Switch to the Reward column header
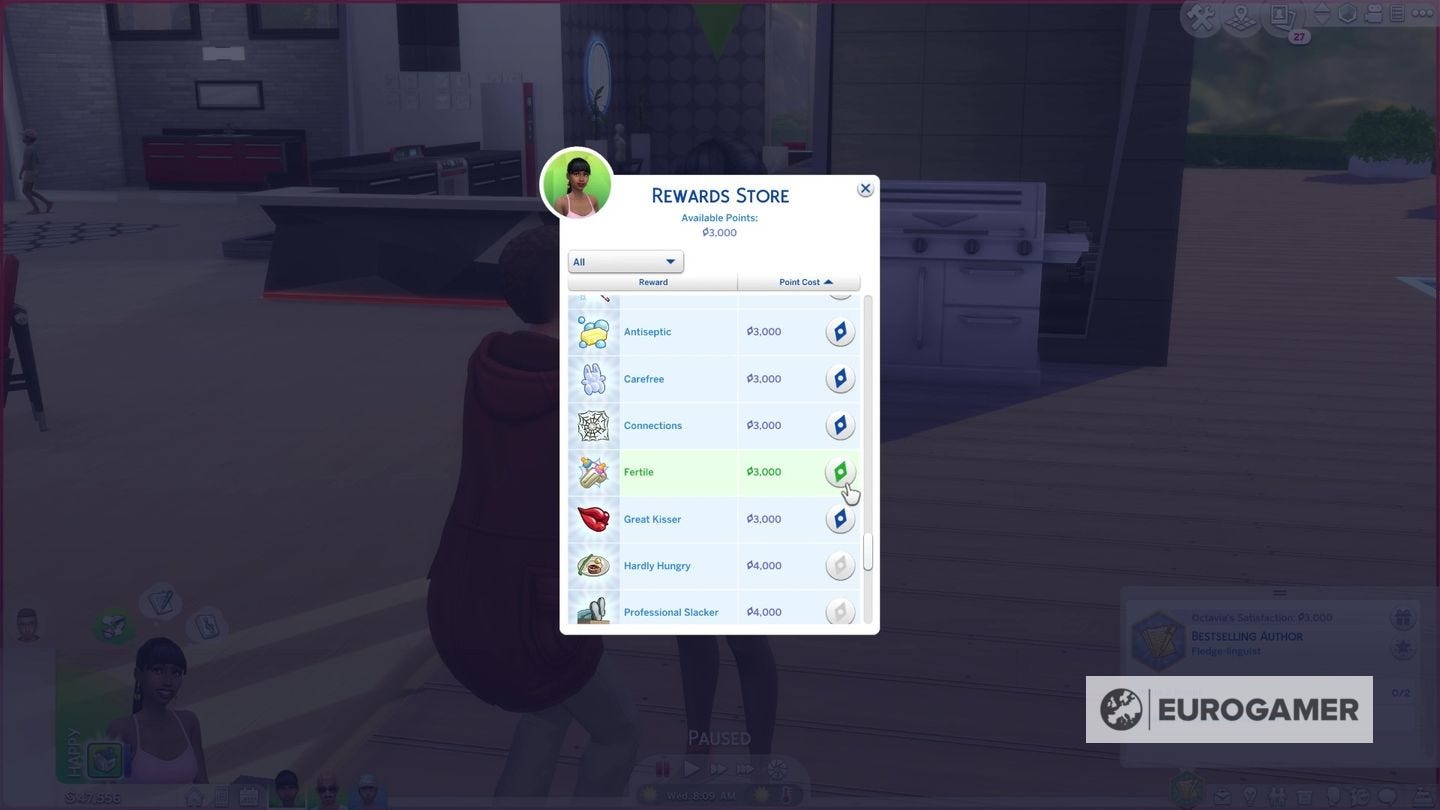The image size is (1440, 810). 652,282
